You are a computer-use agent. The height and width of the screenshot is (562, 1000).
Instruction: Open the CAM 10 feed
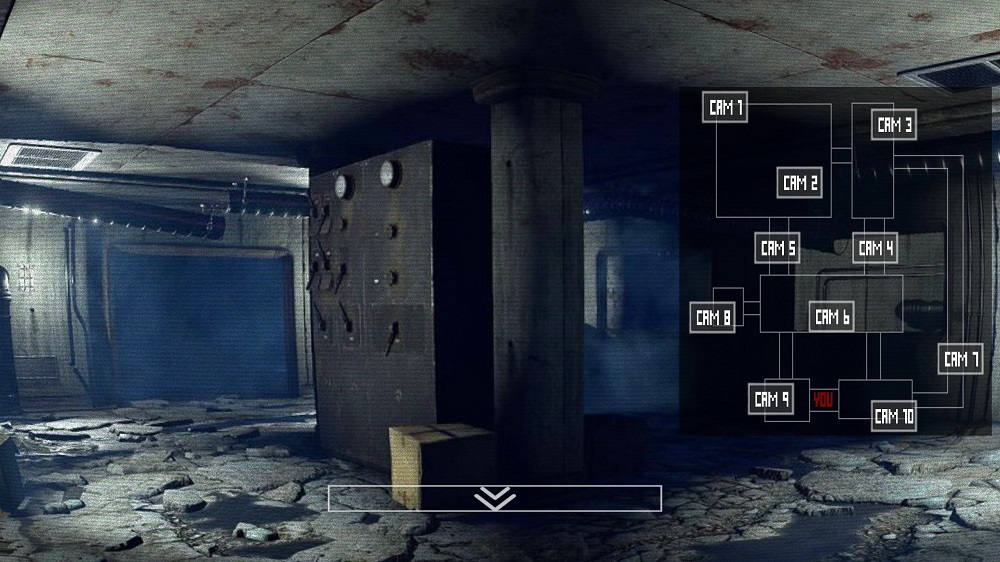click(894, 416)
